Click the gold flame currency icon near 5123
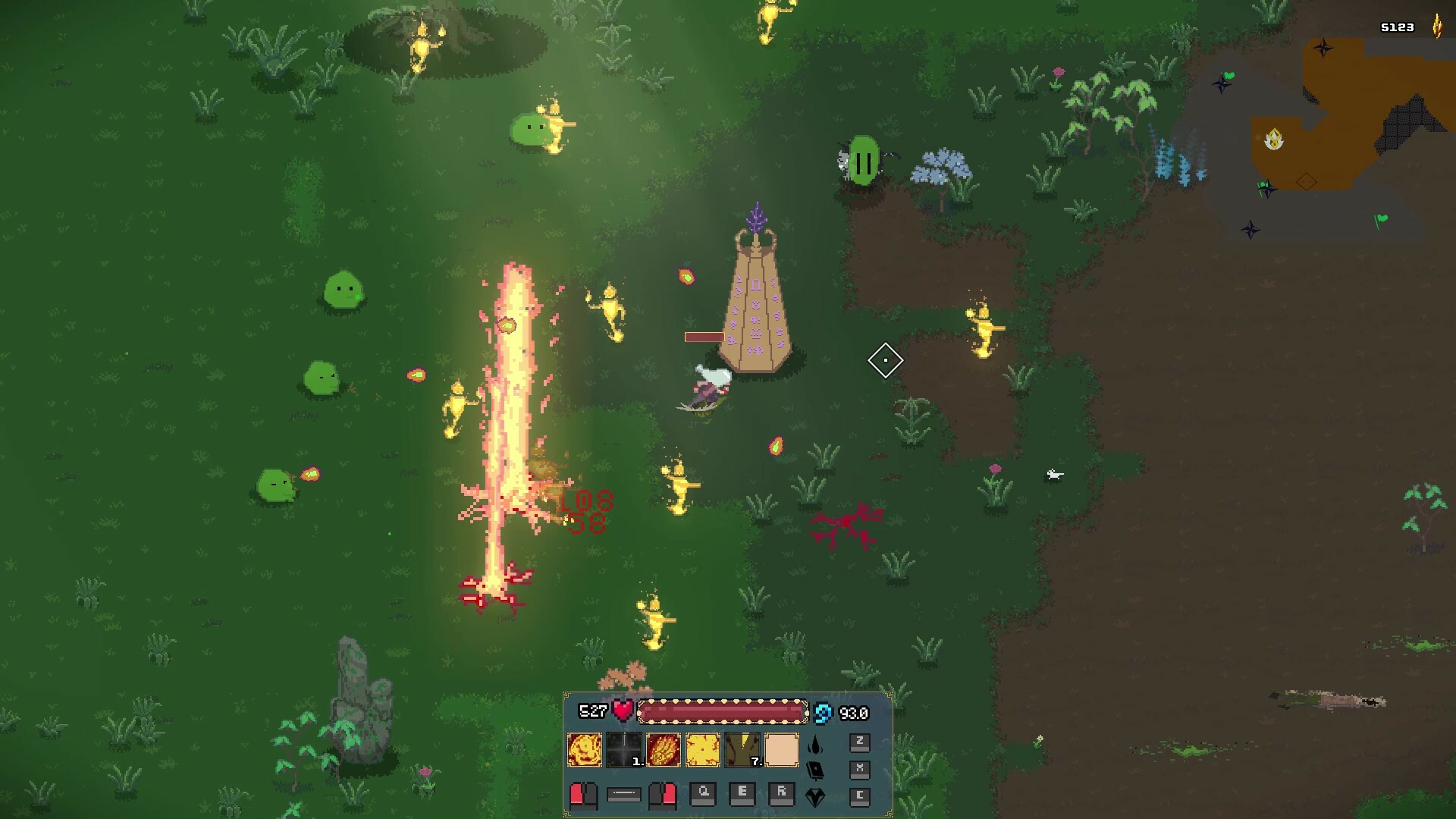Viewport: 1456px width, 819px height. (x=1437, y=27)
